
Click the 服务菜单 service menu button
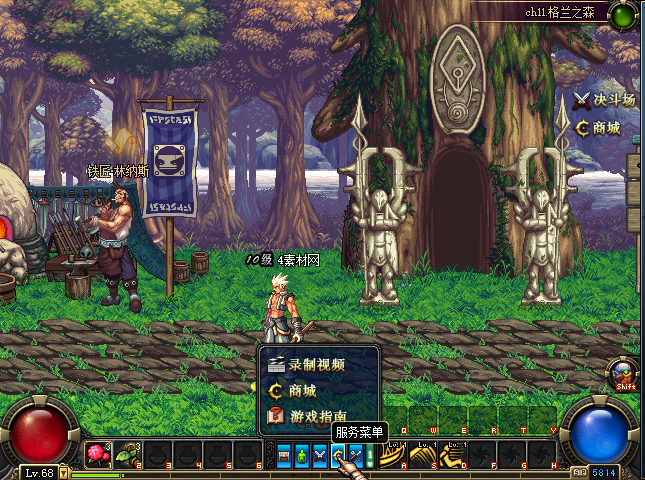tap(338, 456)
